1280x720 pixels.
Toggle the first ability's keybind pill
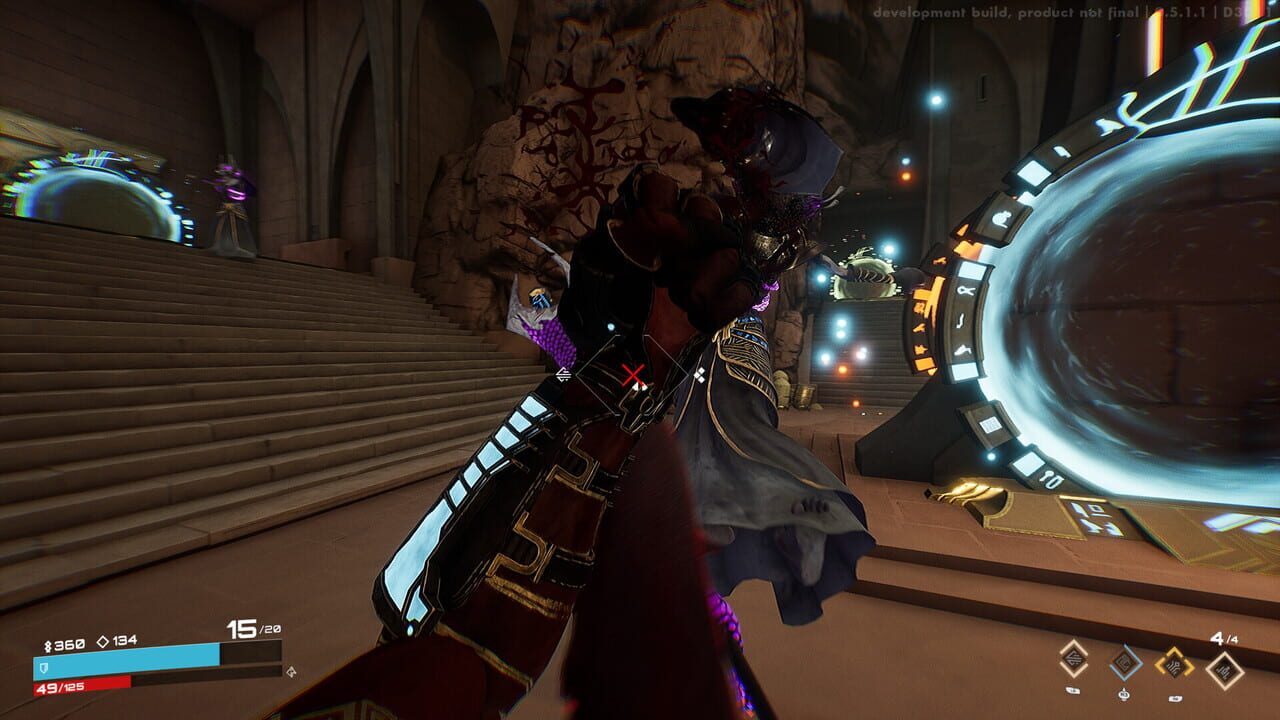(1073, 688)
